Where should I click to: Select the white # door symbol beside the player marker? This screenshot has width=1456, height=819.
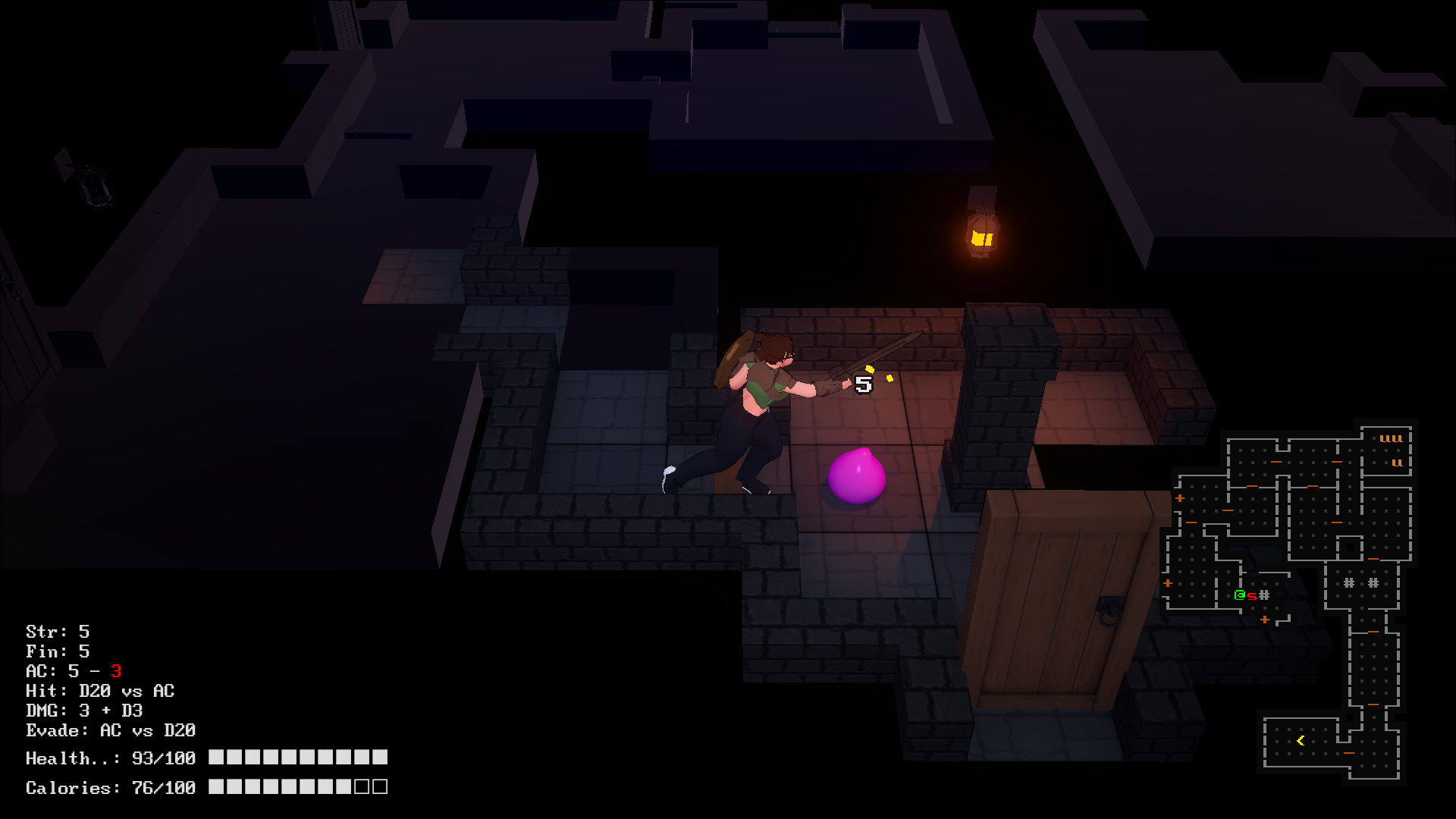(x=1263, y=595)
